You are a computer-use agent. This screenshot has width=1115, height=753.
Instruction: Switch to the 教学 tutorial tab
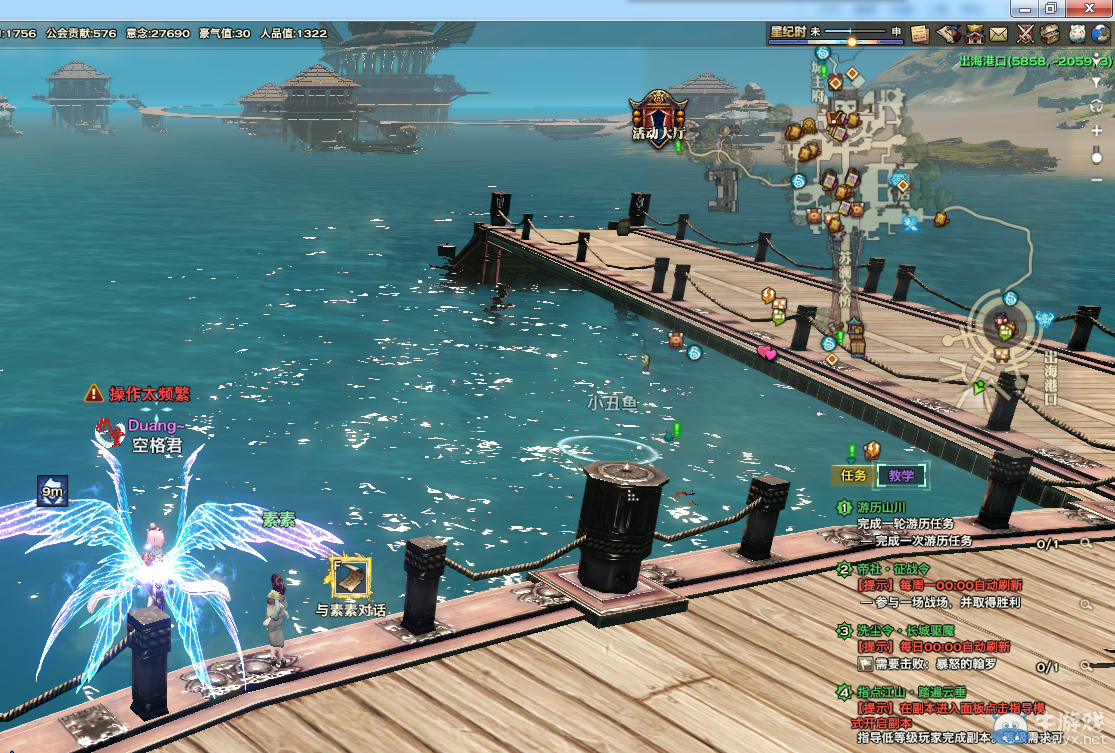coord(900,476)
